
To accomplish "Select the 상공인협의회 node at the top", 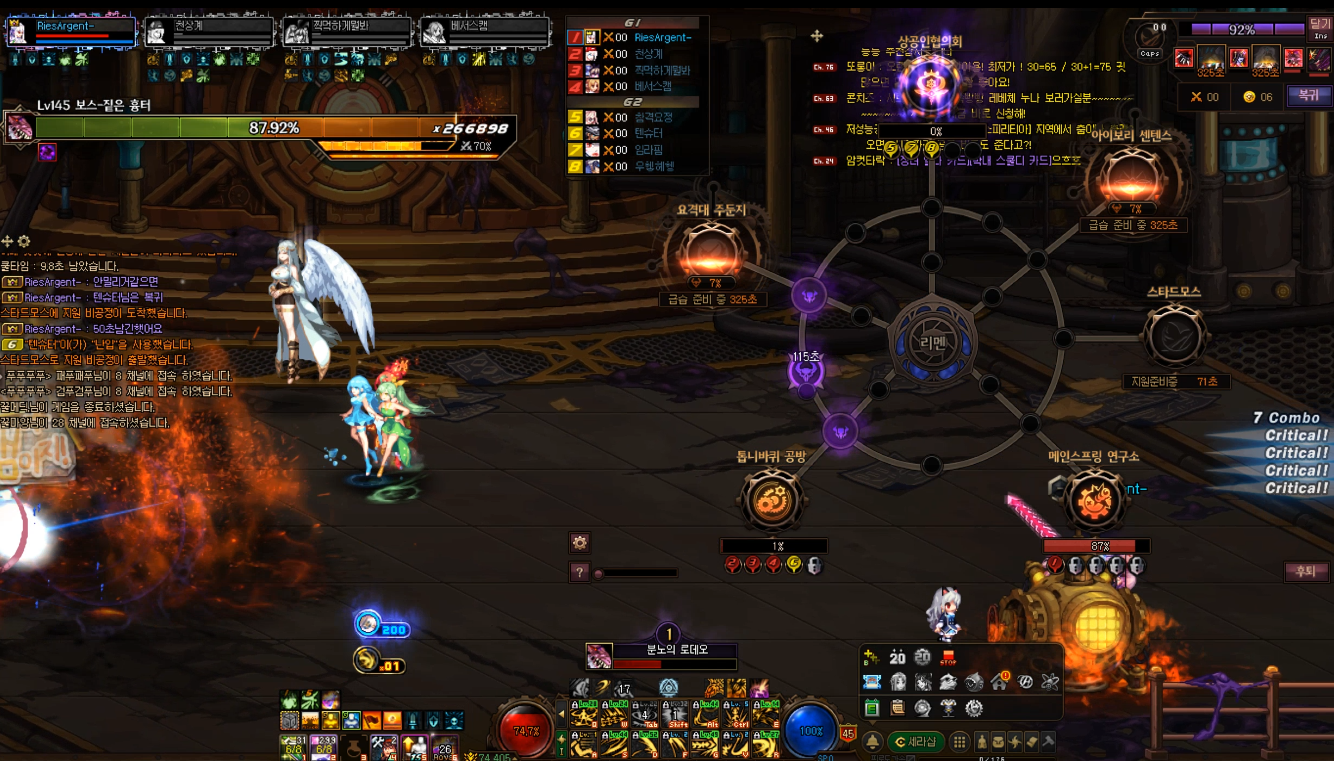I will [929, 87].
